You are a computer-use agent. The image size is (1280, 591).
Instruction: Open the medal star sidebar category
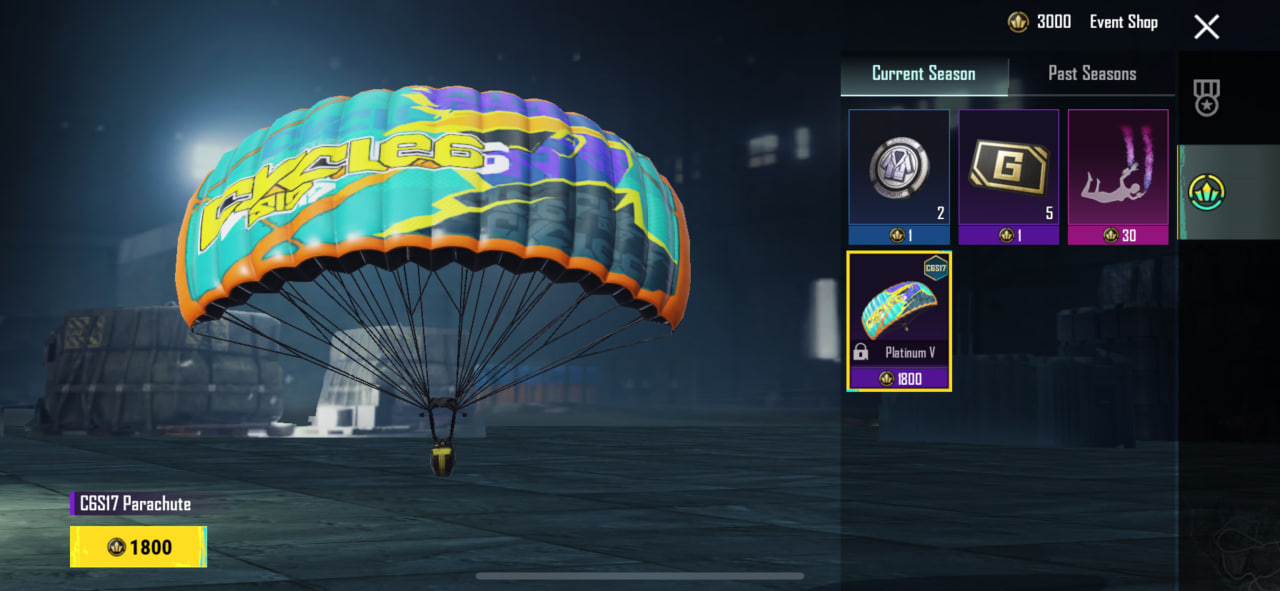pyautogui.click(x=1206, y=98)
